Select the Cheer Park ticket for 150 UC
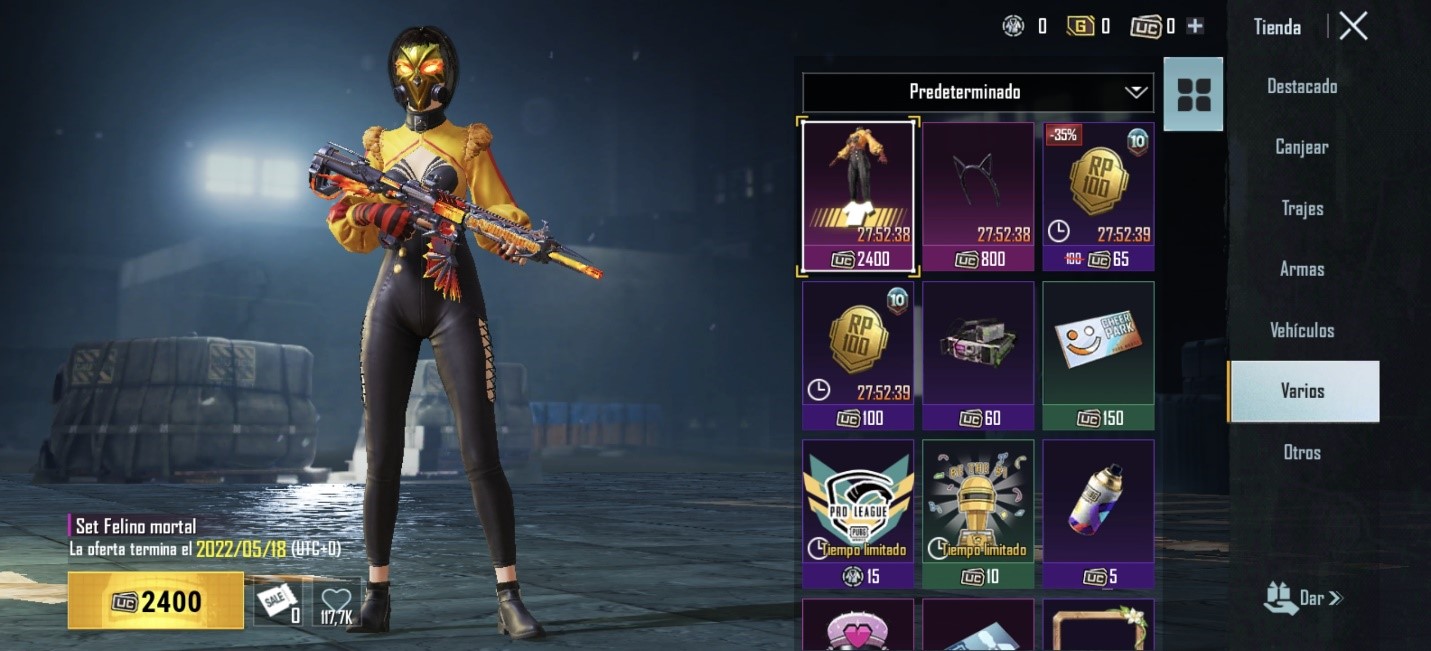1431x651 pixels. (x=1098, y=355)
